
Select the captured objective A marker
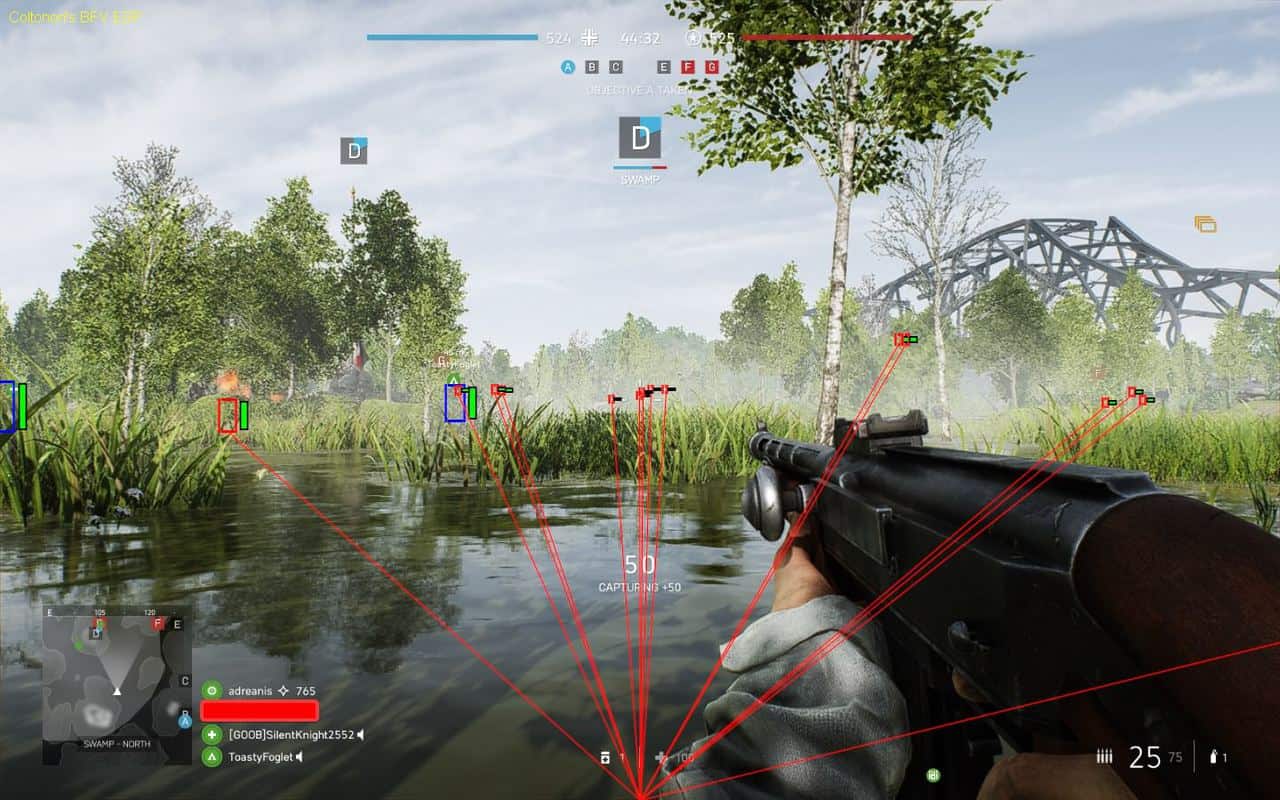(x=567, y=66)
